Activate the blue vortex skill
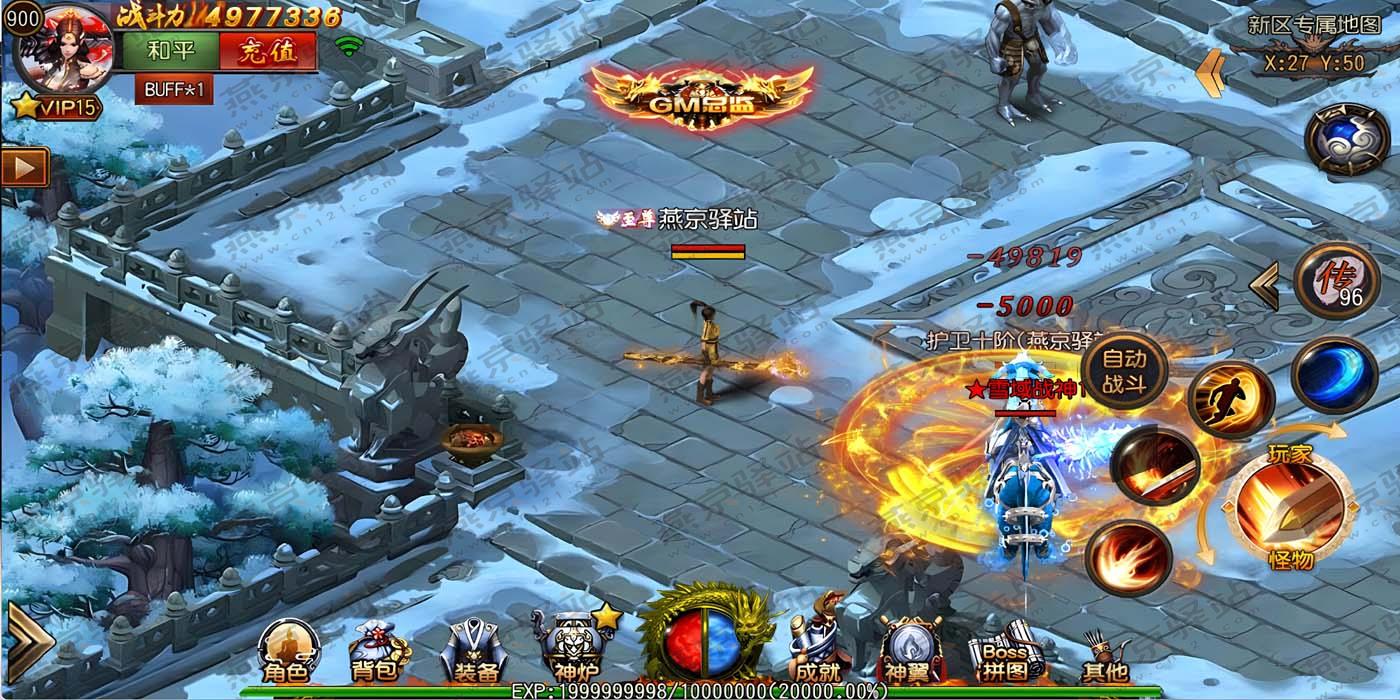This screenshot has height=700, width=1400. [1334, 374]
